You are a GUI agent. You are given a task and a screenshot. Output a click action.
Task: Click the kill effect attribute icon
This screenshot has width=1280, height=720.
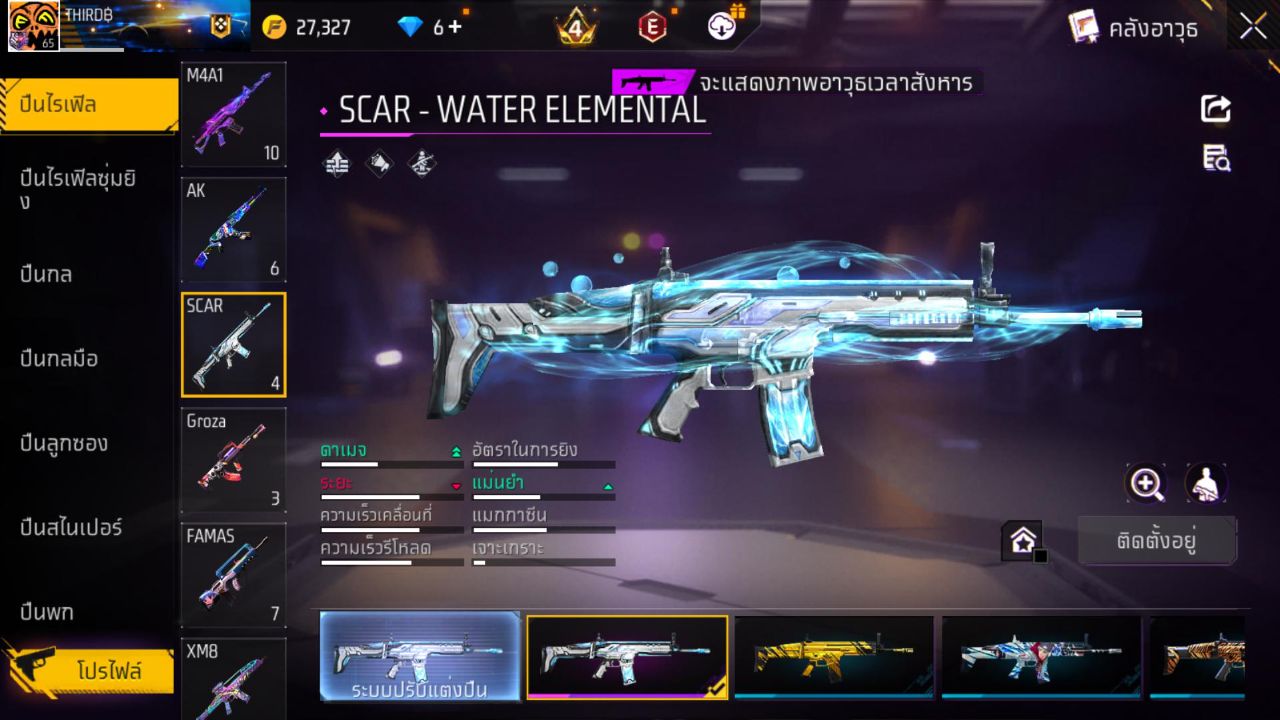click(420, 164)
